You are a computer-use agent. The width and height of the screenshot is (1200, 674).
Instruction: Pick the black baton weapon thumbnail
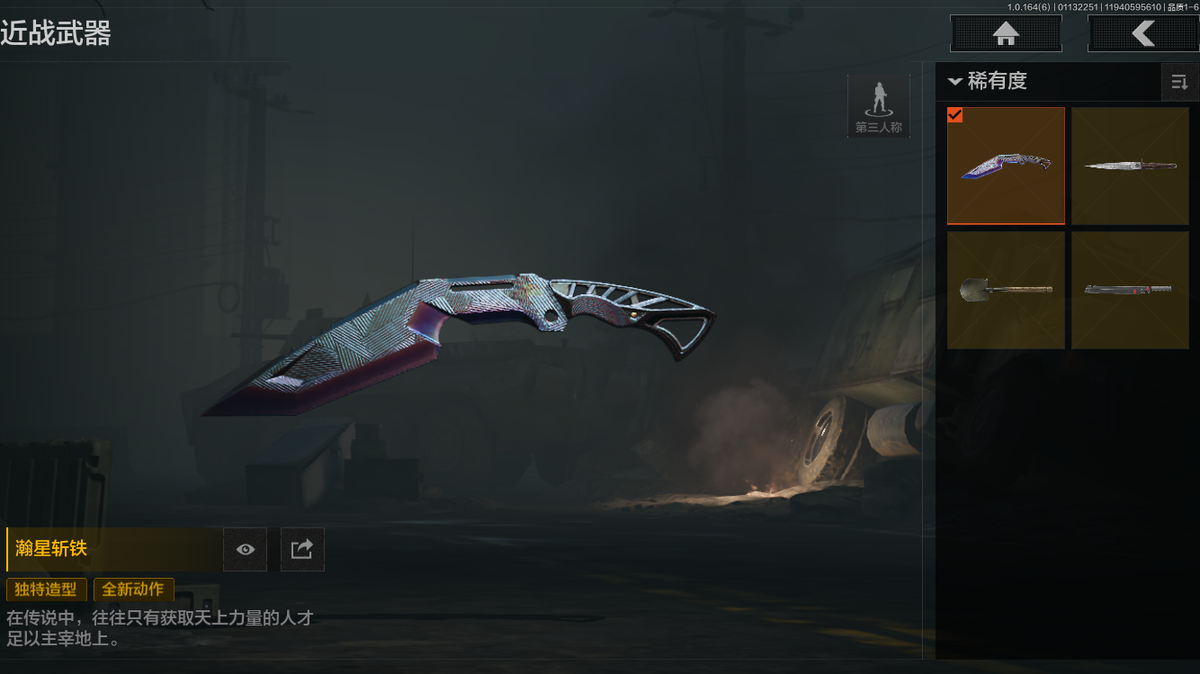coord(1130,290)
